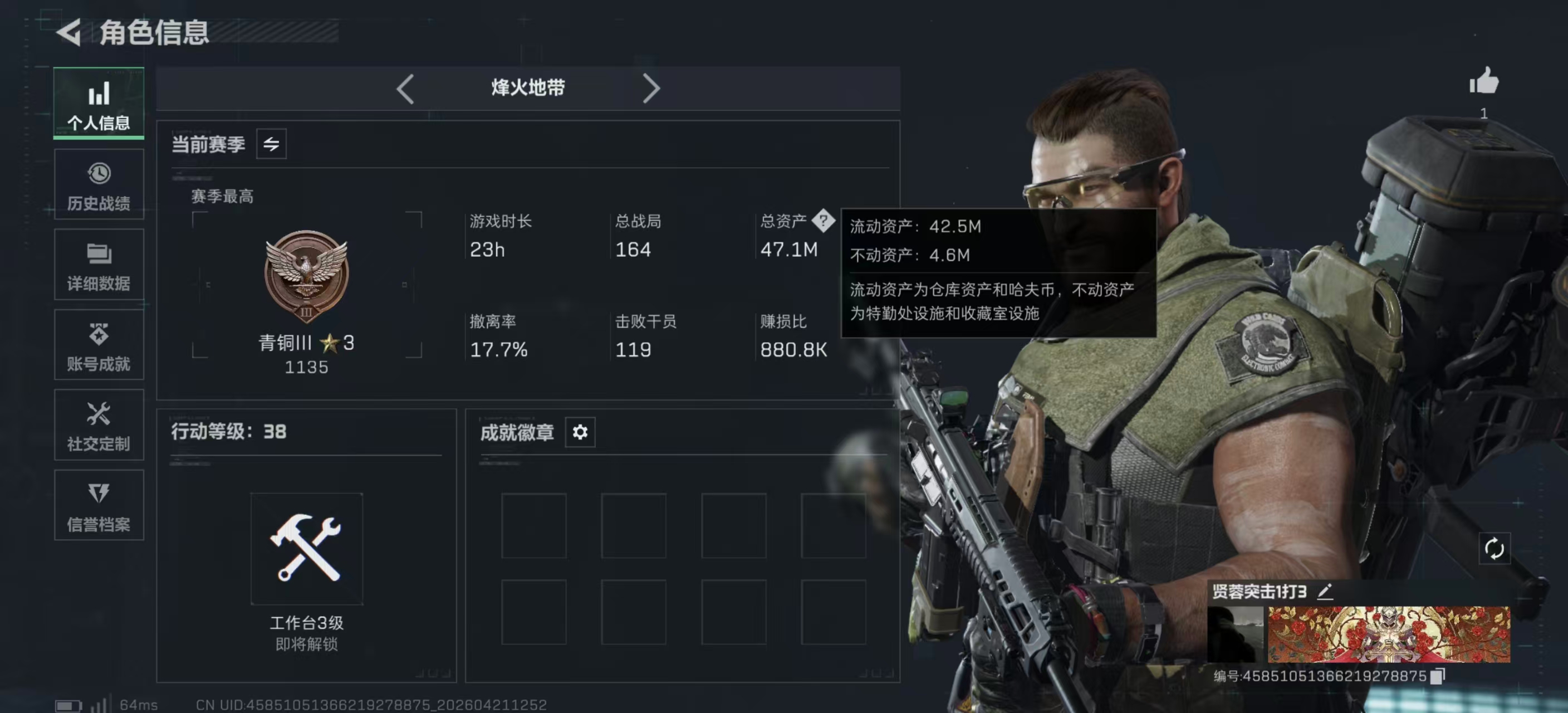Open the 信誉档案 reputation file

[99, 505]
